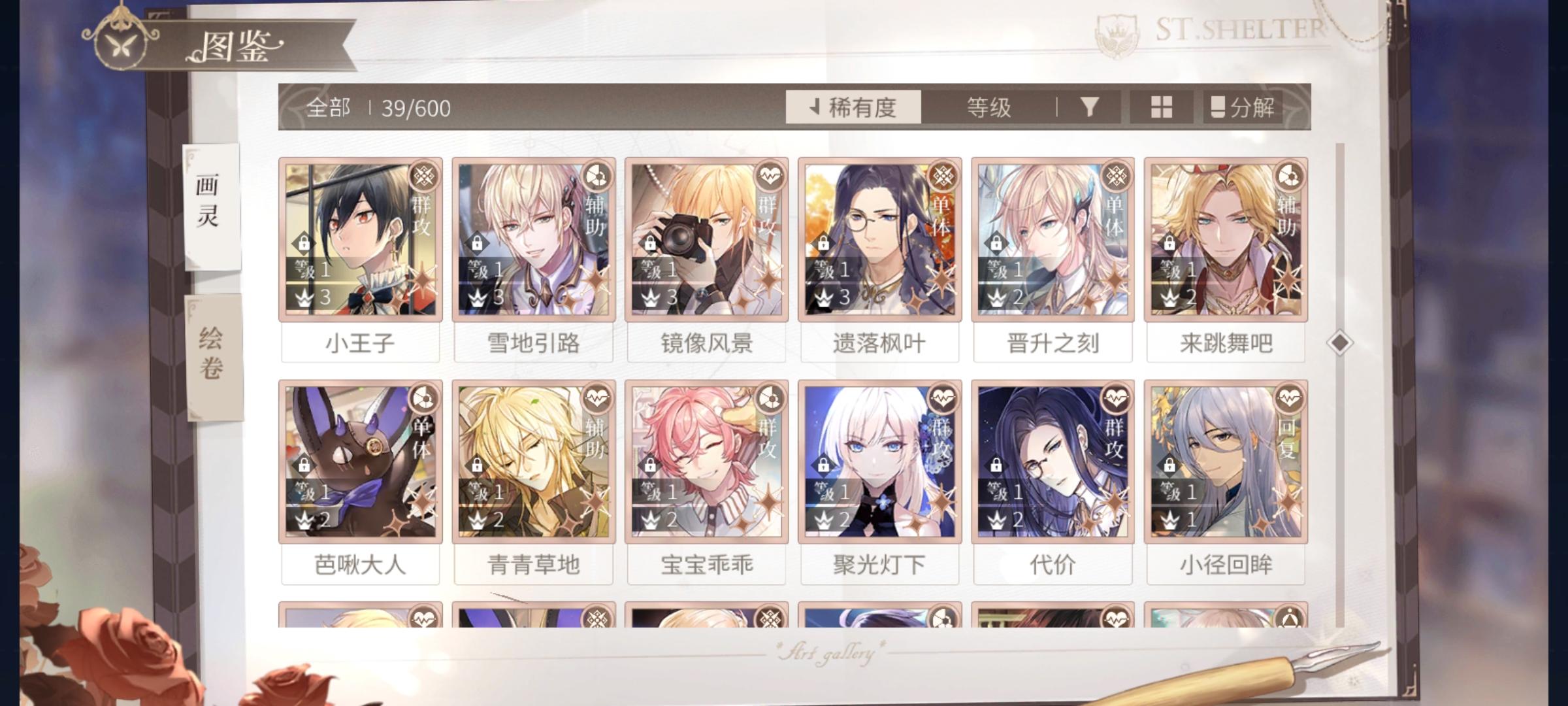The width and height of the screenshot is (1568, 706).
Task: Select the grid view layout icon
Action: coord(1162,107)
